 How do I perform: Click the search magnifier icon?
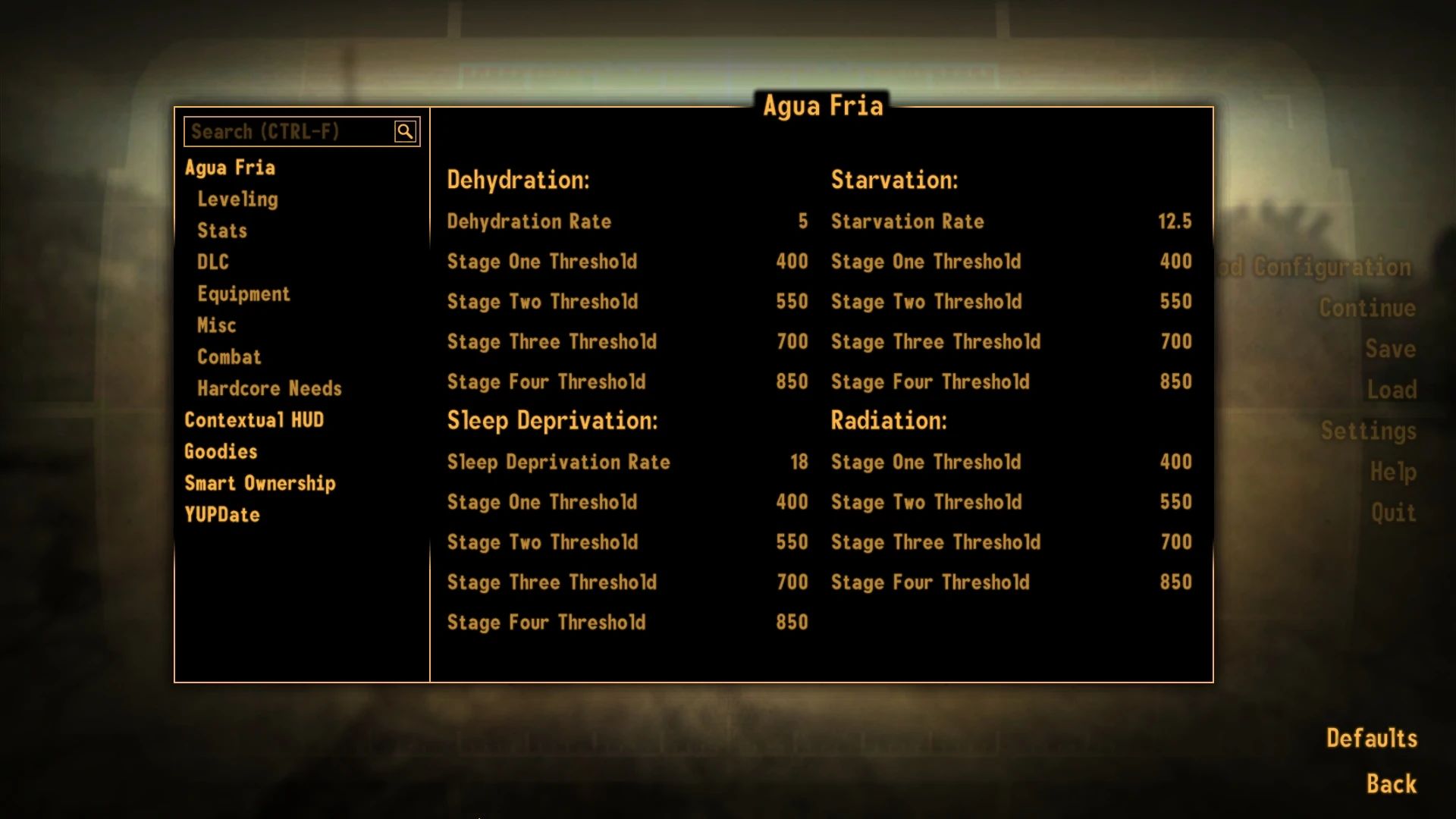406,130
